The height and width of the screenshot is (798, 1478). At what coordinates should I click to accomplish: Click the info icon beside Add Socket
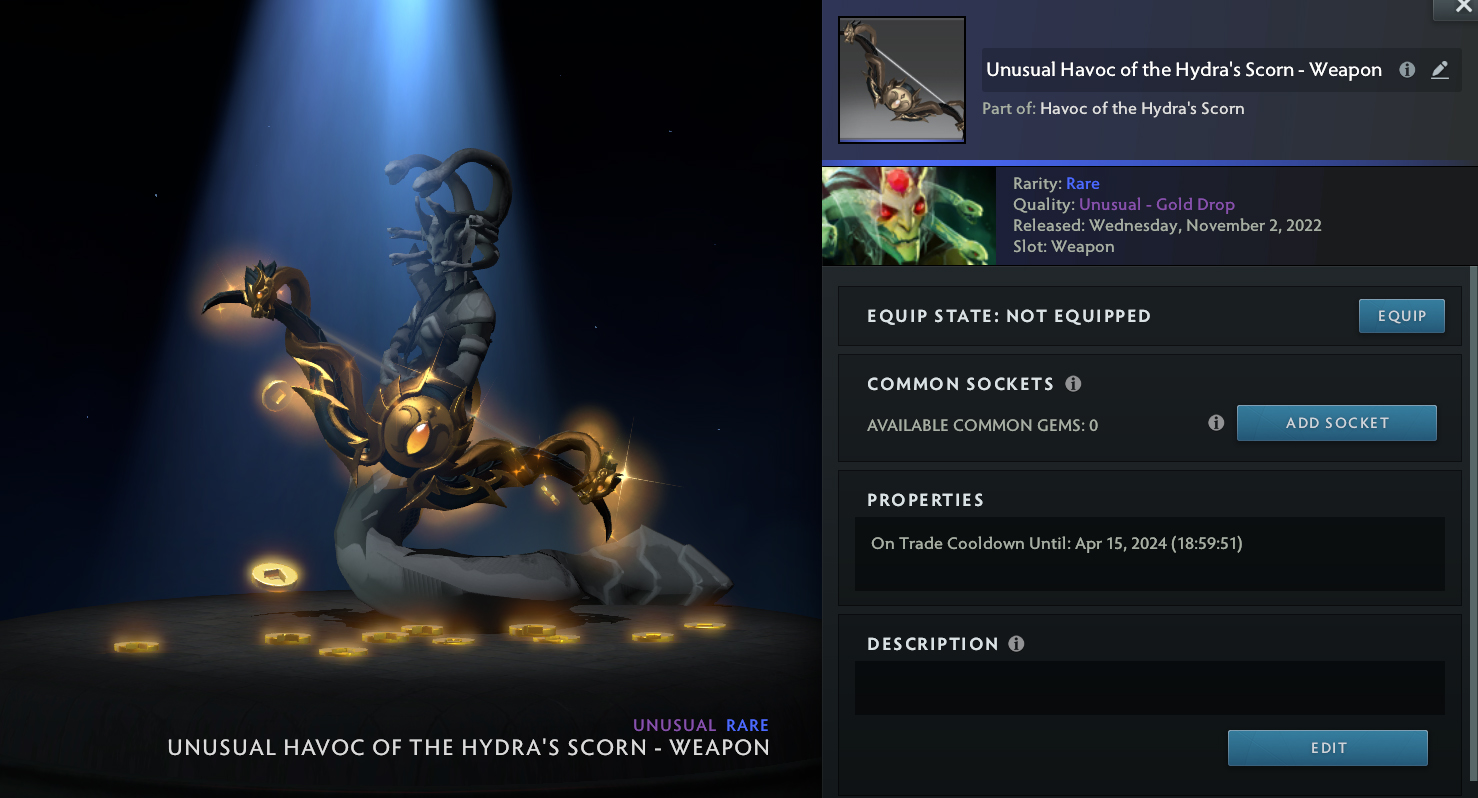pyautogui.click(x=1216, y=423)
